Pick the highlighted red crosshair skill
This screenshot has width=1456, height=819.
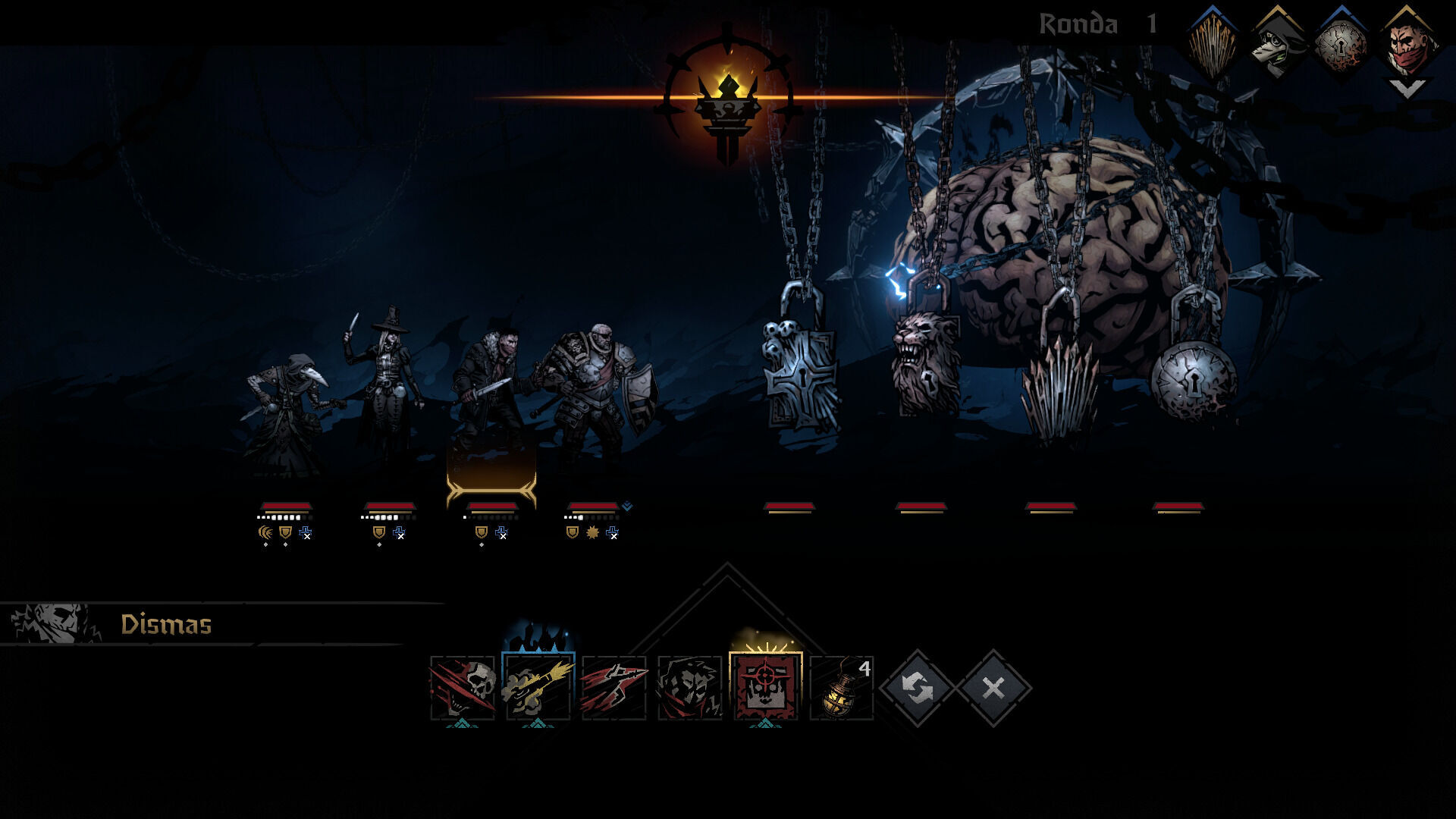point(765,688)
